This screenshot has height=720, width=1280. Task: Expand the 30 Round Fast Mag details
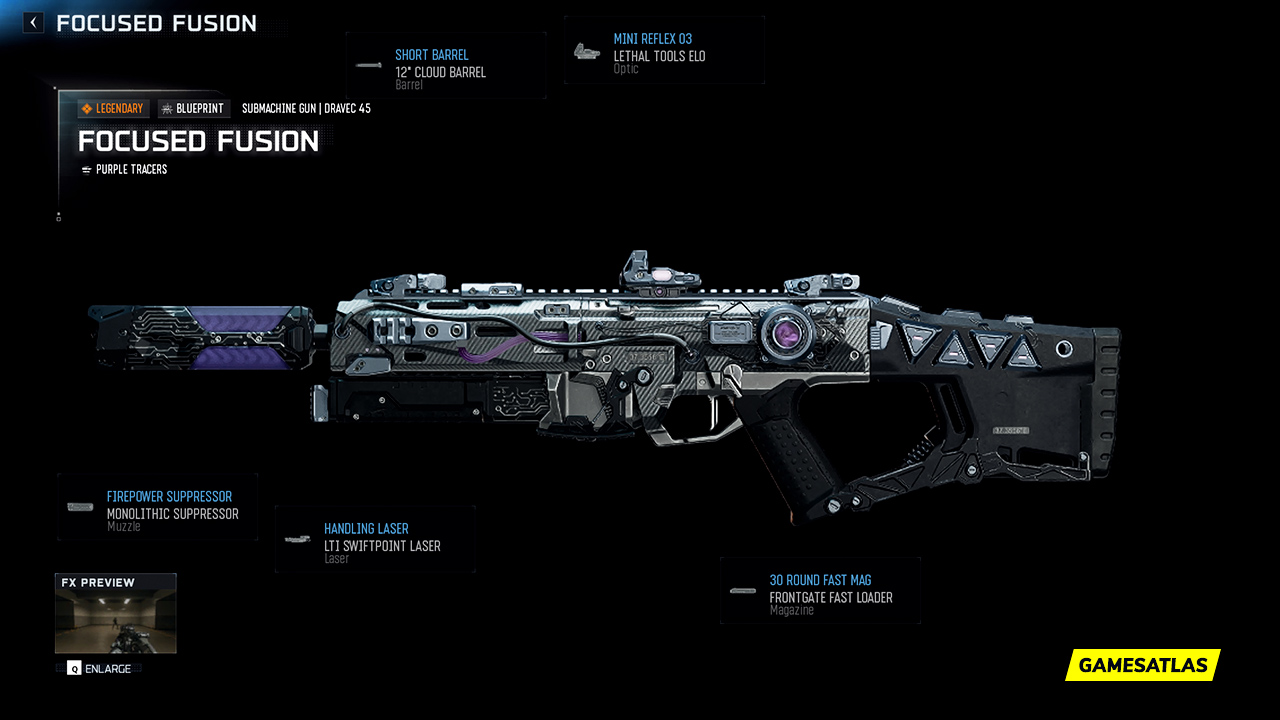pos(820,590)
